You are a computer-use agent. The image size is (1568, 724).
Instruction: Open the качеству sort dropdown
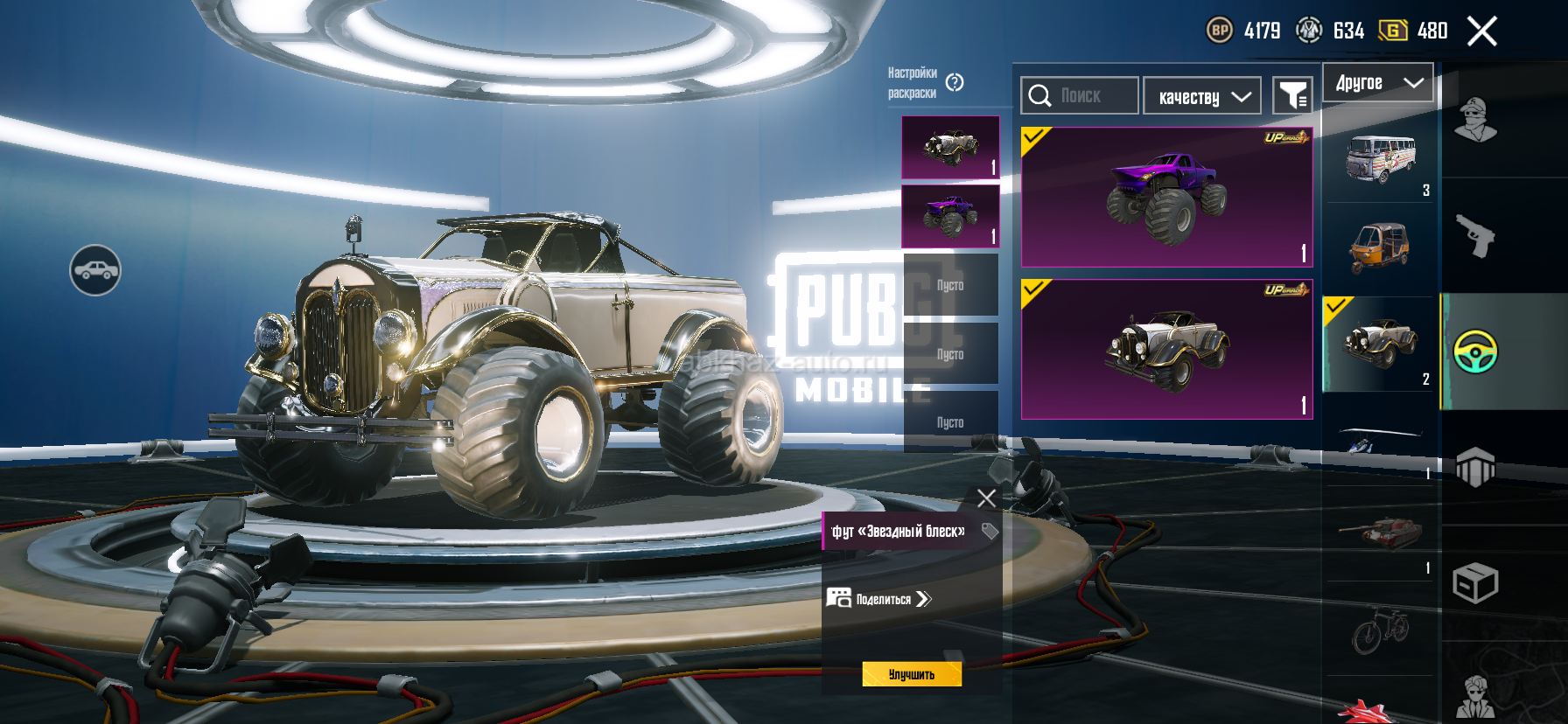click(1202, 96)
